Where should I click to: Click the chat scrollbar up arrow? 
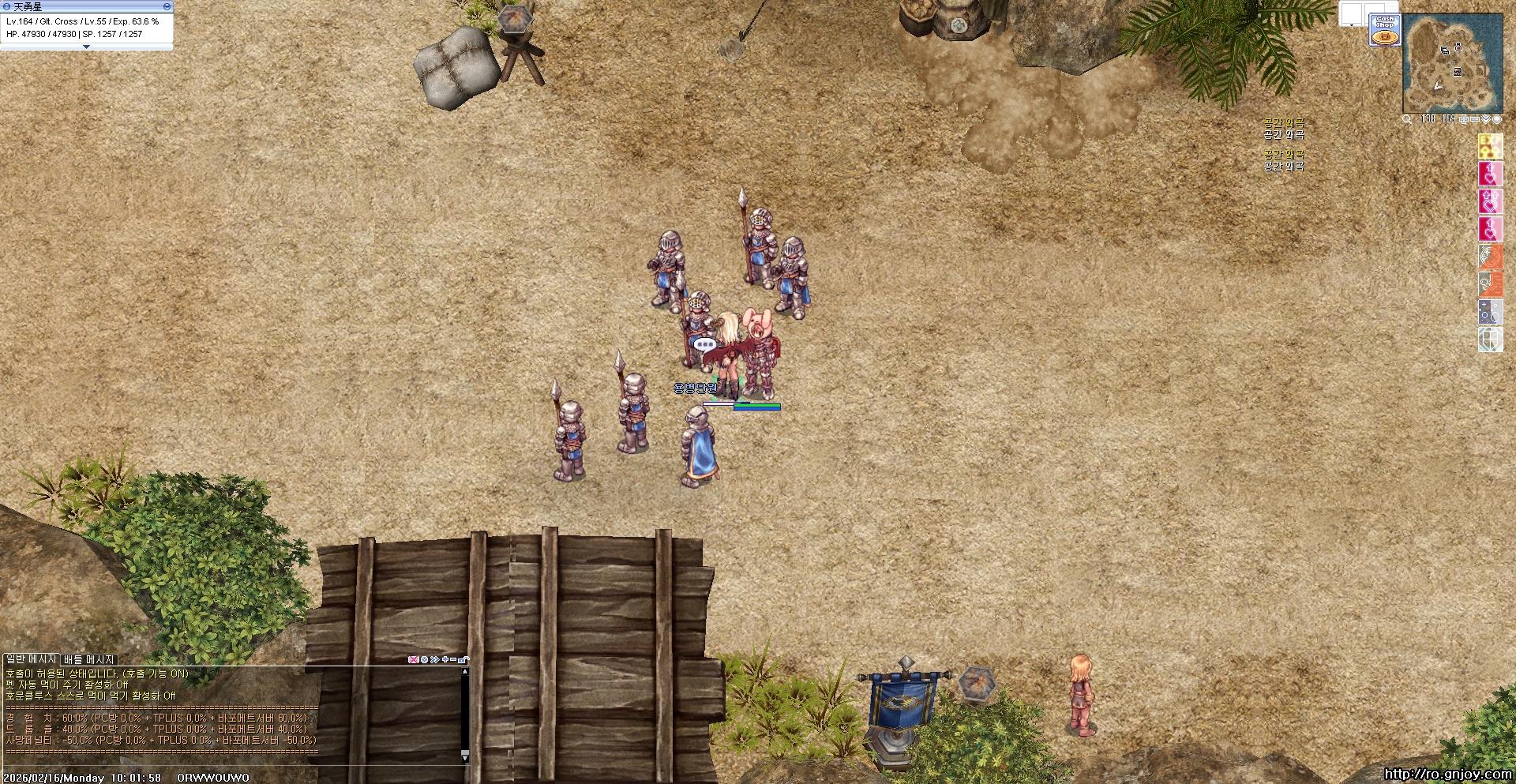tap(465, 672)
